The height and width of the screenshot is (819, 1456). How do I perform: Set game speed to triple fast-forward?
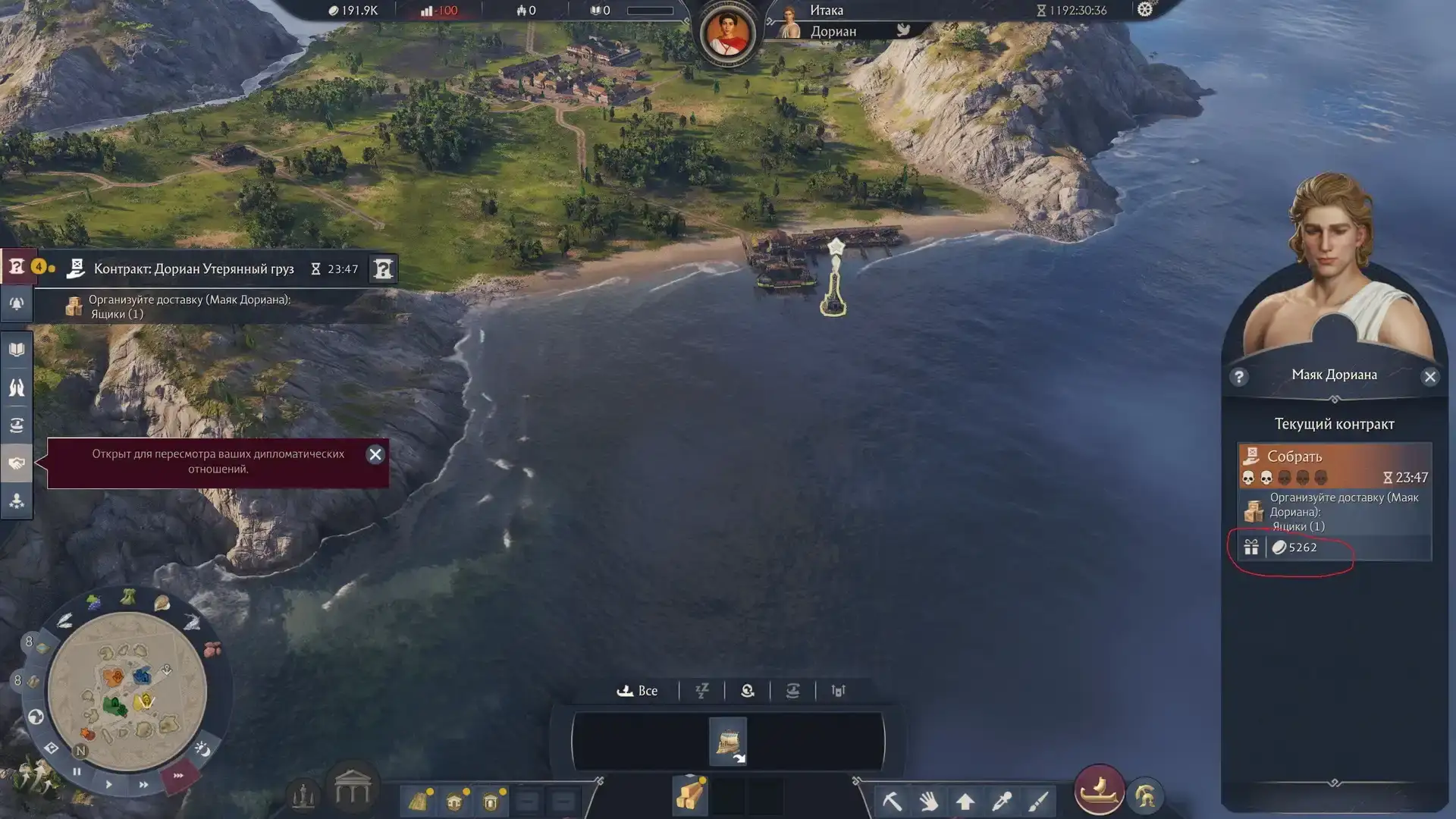point(178,776)
